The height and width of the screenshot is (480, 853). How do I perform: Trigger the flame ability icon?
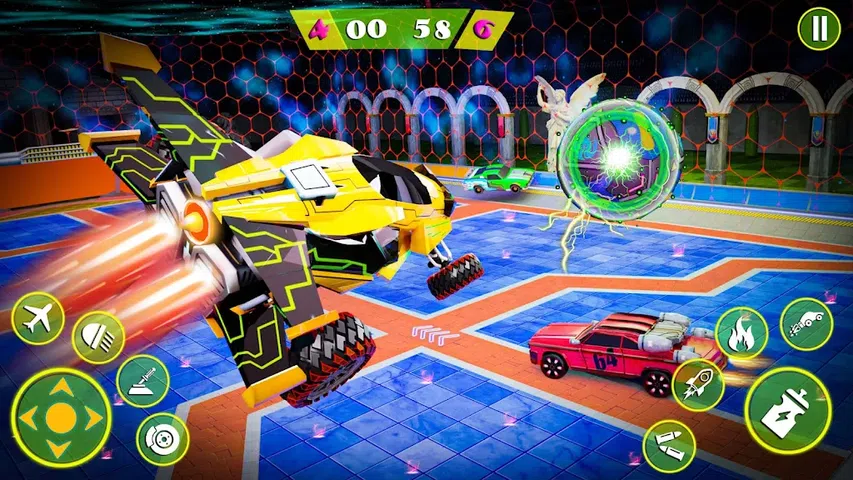[x=741, y=333]
